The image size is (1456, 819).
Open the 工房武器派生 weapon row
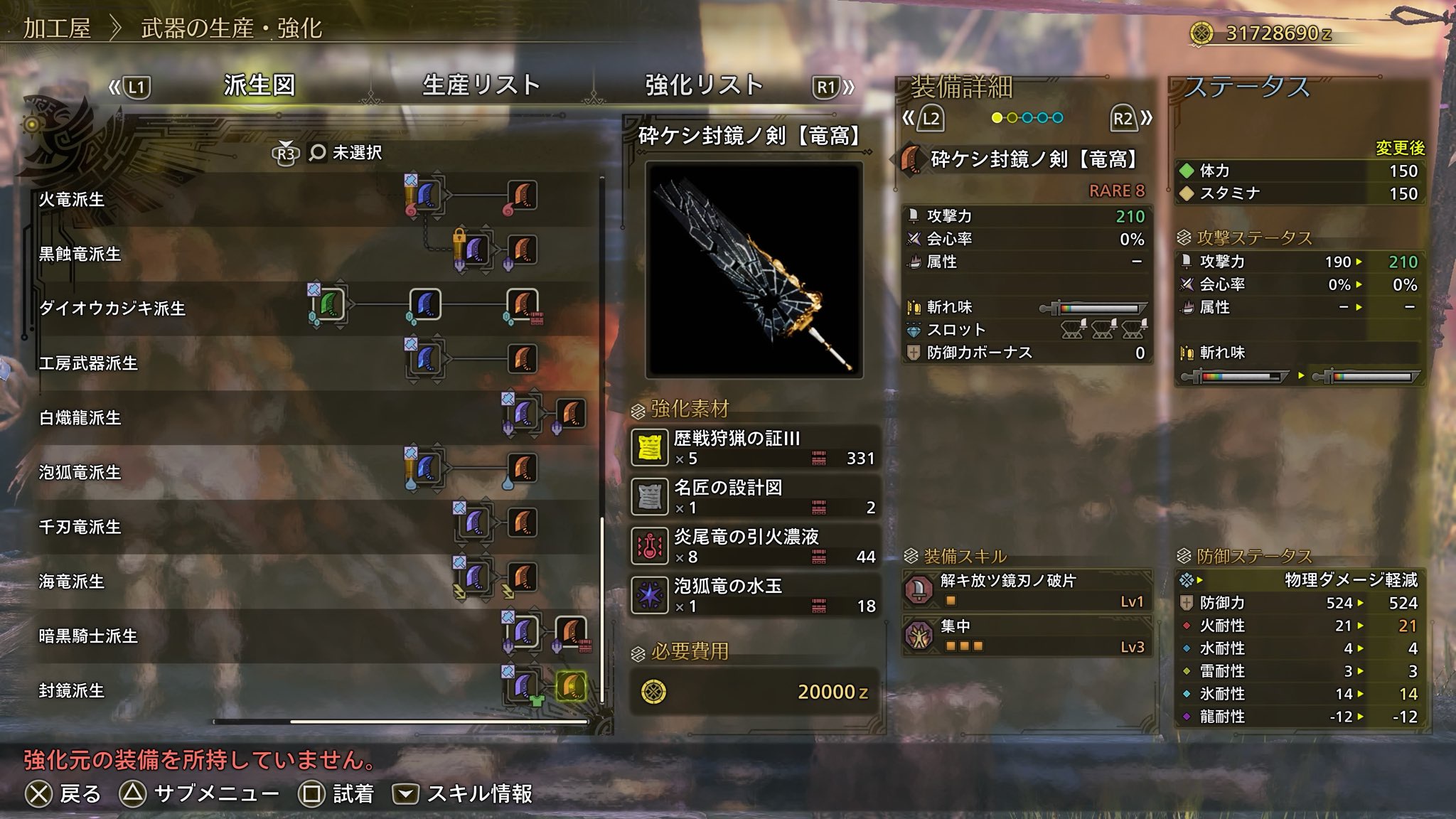tap(88, 363)
